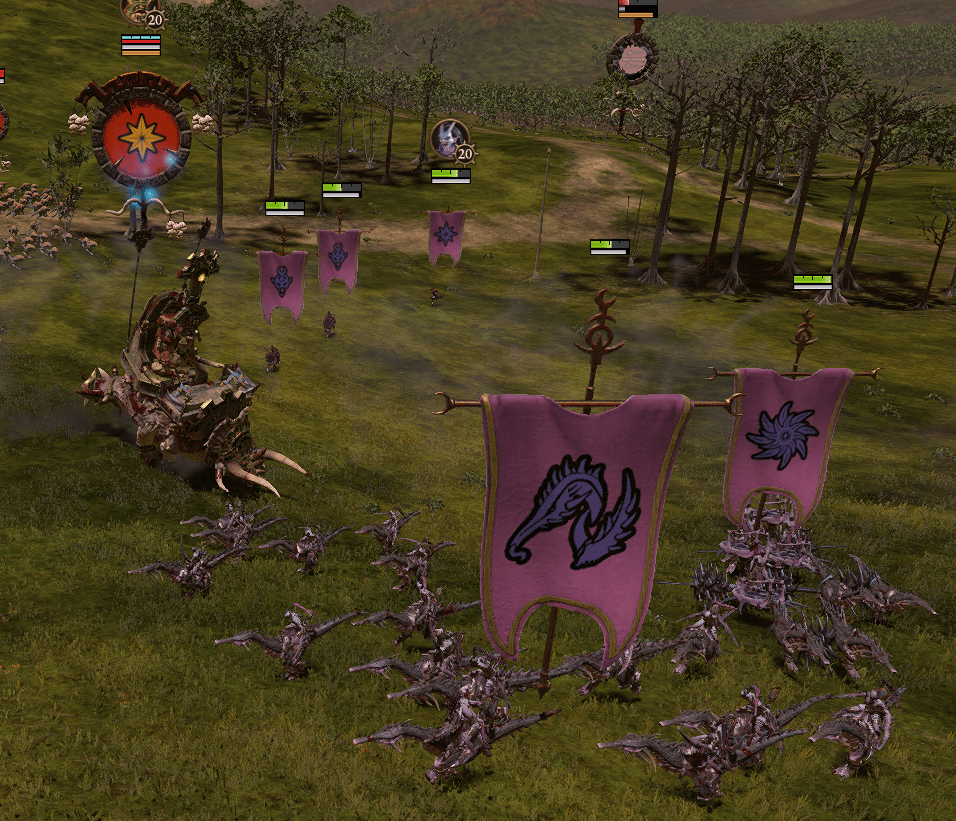This screenshot has width=956, height=821.
Task: Select the pale pink circular unit badge
Action: coord(632,58)
